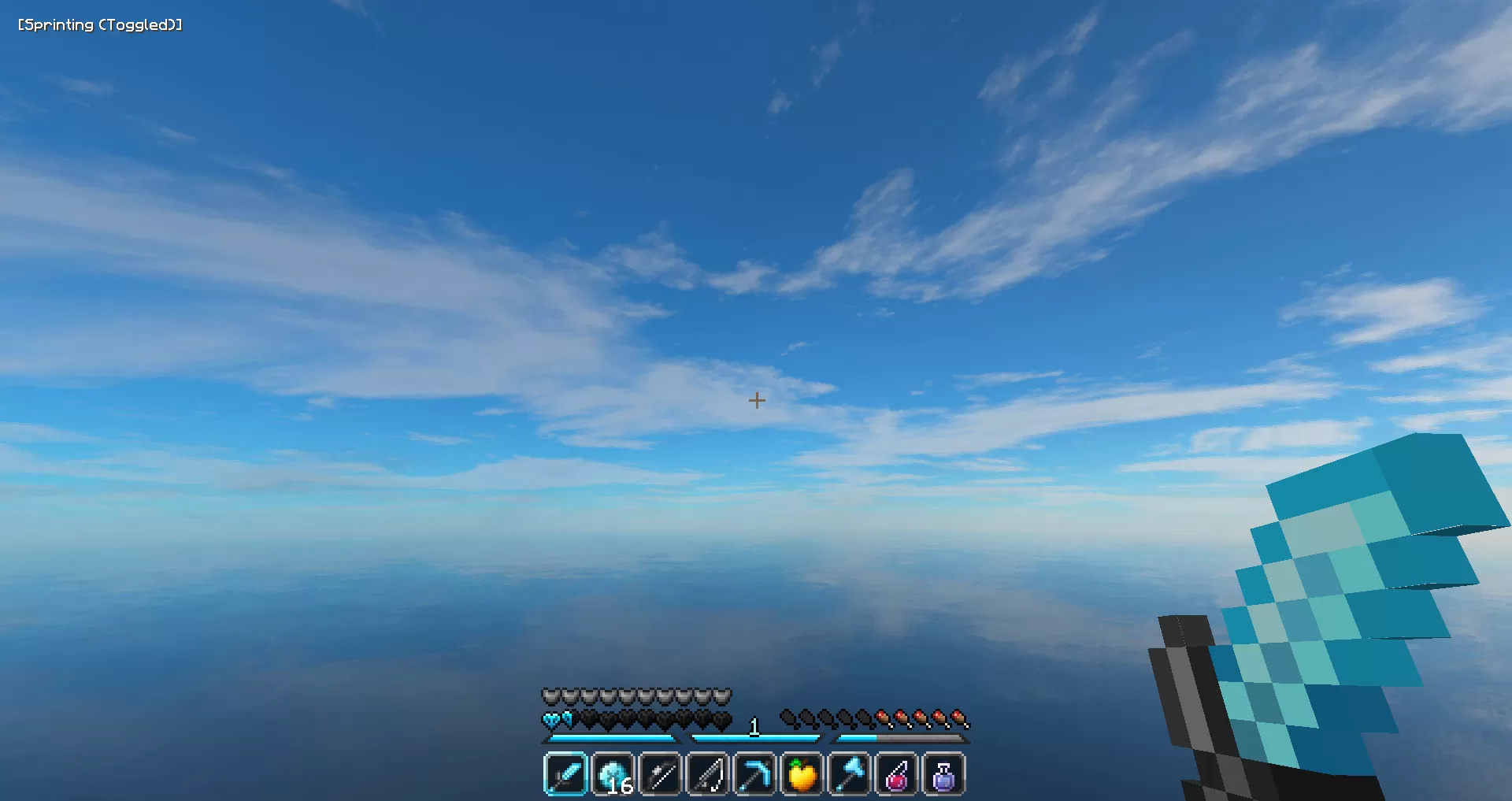Screen dimensions: 1512x801
Task: Select the ender pearl stack in the hotbar
Action: tap(613, 774)
